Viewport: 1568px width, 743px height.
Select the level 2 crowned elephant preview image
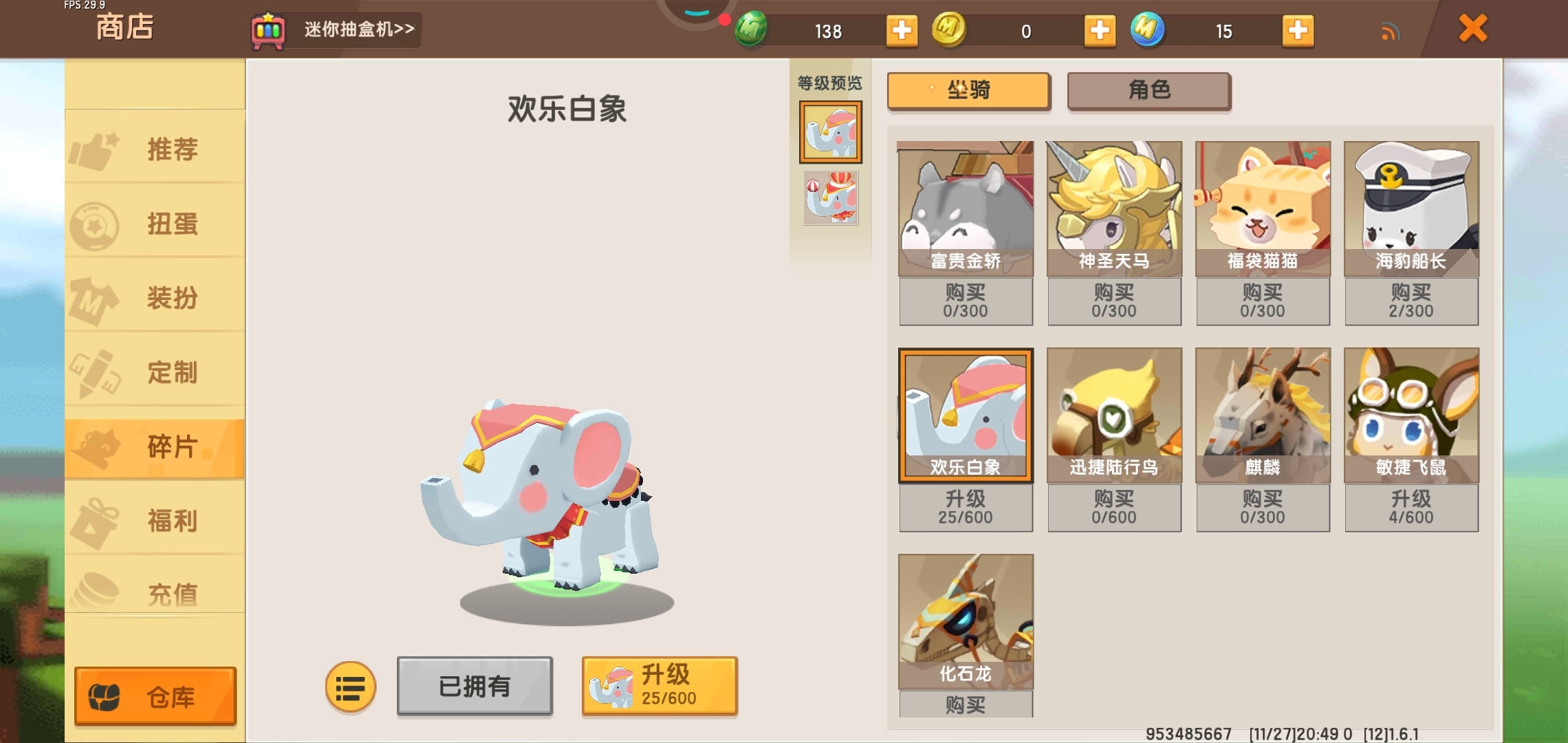pyautogui.click(x=830, y=198)
